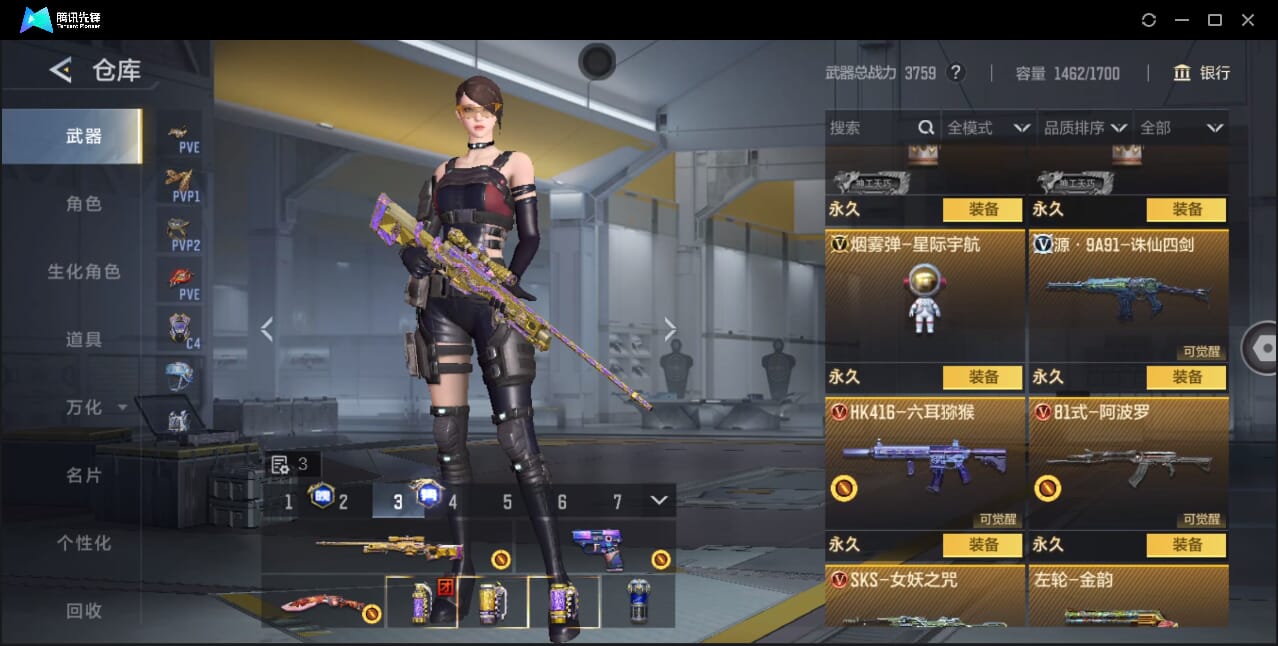
Task: Open the 名片 name card tab
Action: coord(84,475)
